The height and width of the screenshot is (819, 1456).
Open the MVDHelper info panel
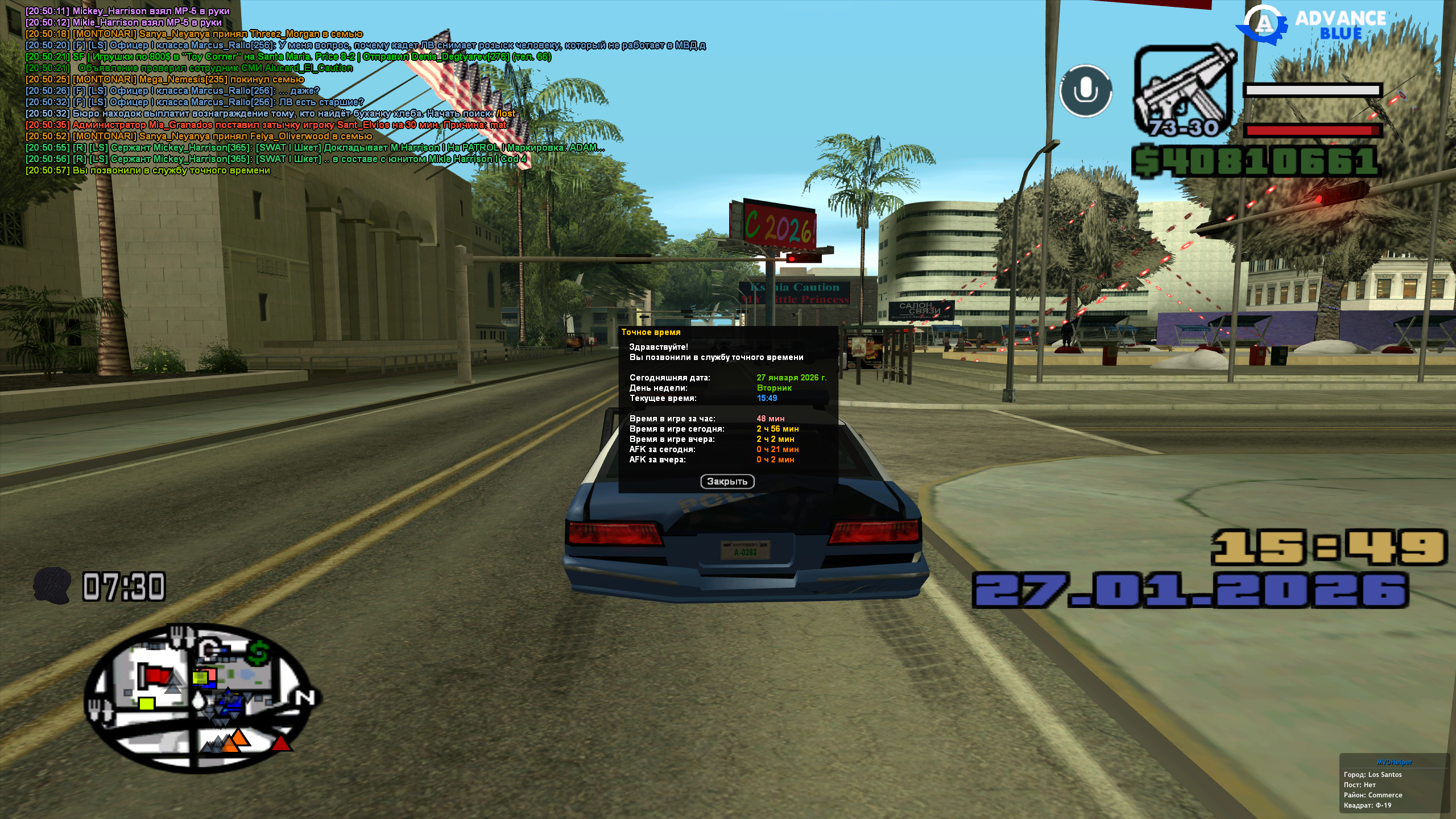pos(1394,762)
